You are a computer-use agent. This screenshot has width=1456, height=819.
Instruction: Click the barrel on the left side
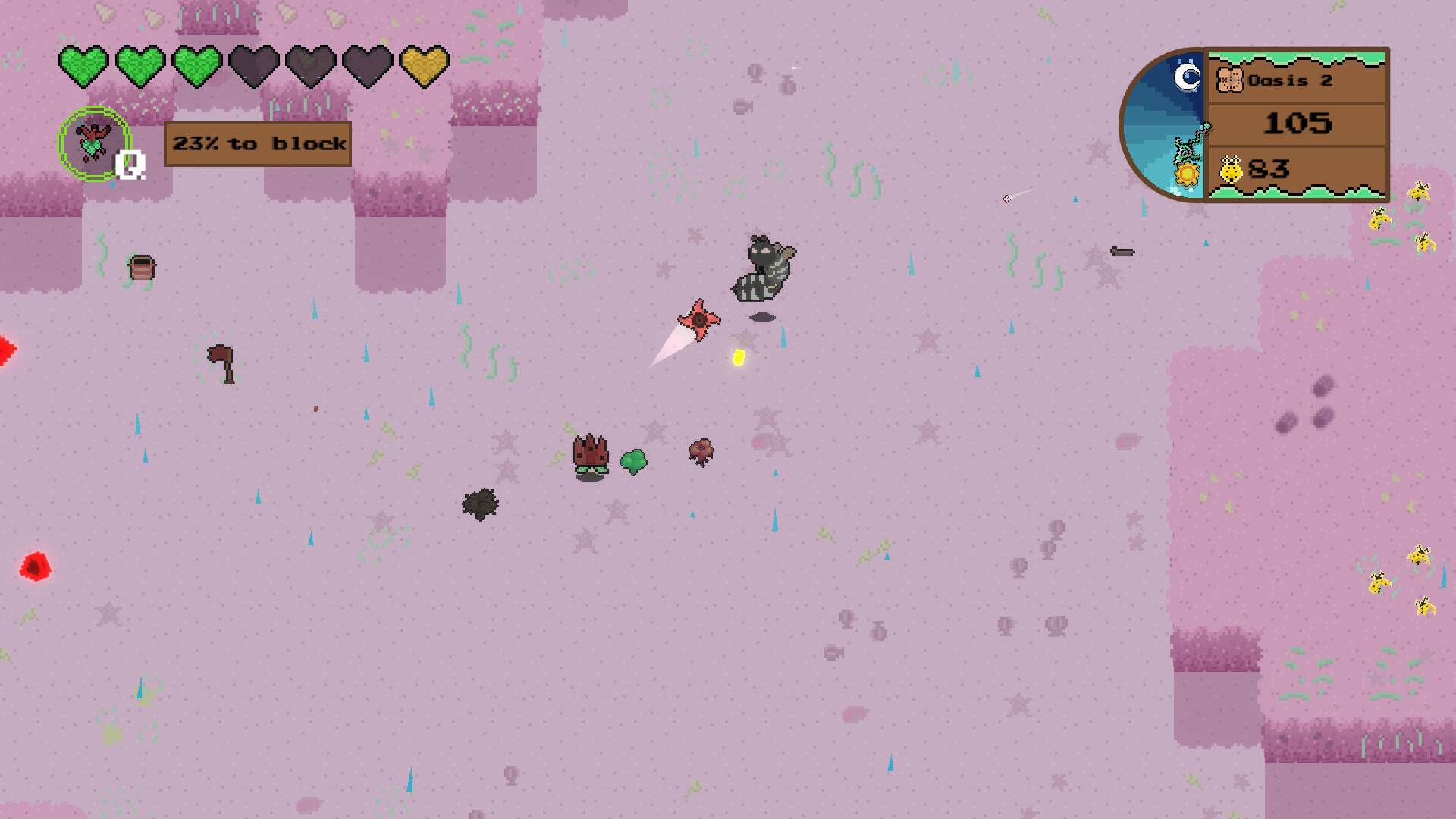point(141,267)
